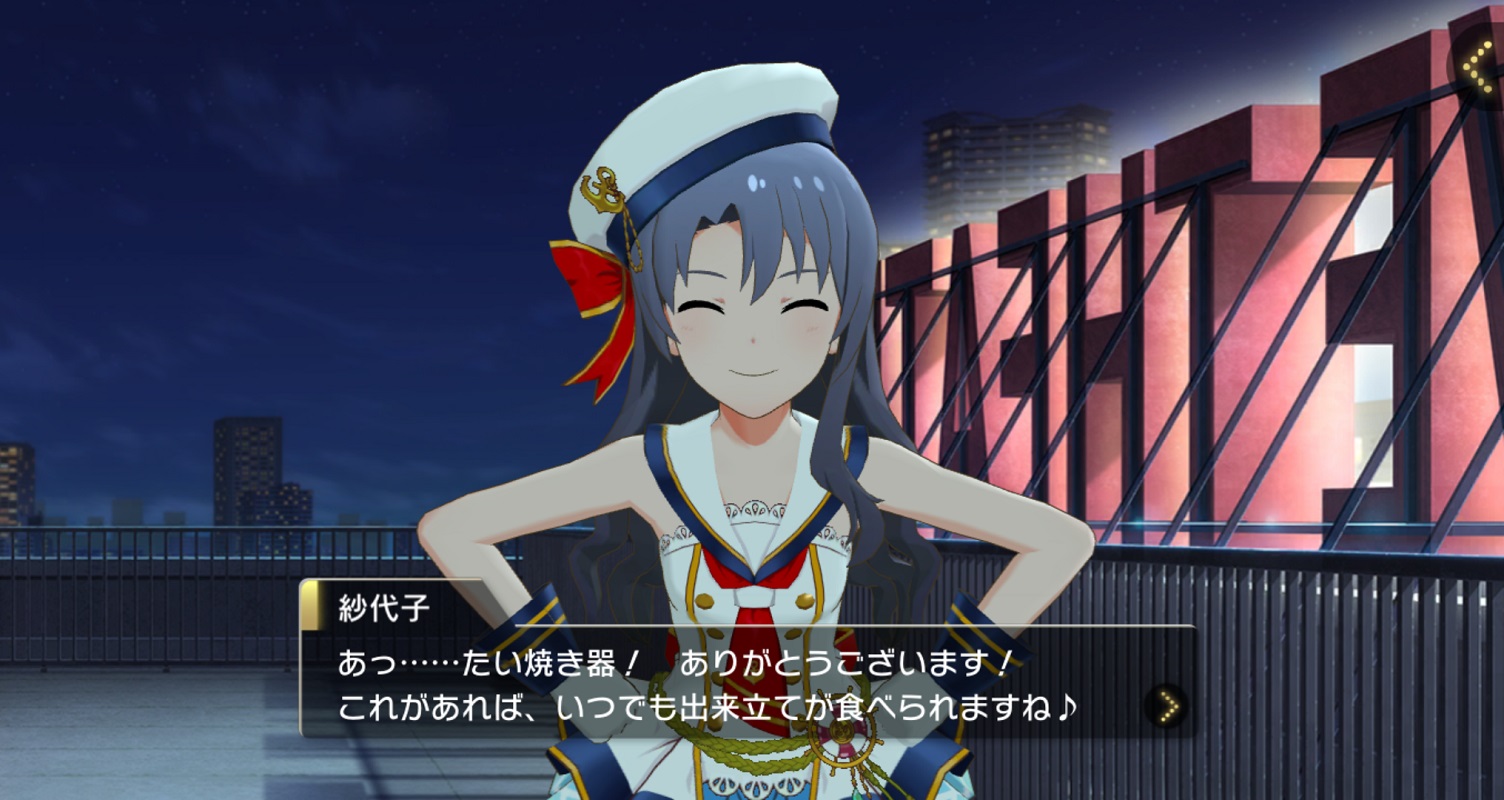Viewport: 1504px width, 800px height.
Task: Advance the dialogue with the arrow button
Action: 1167,706
